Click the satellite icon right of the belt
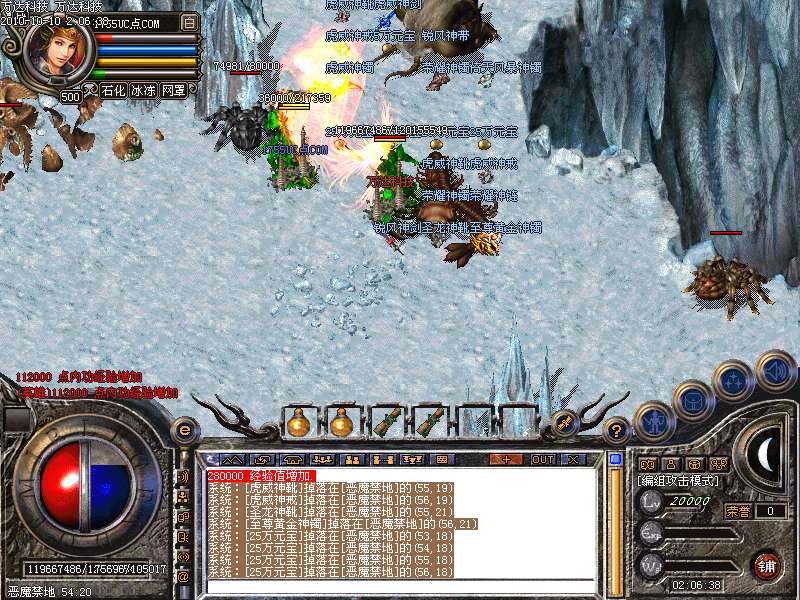 [565, 422]
